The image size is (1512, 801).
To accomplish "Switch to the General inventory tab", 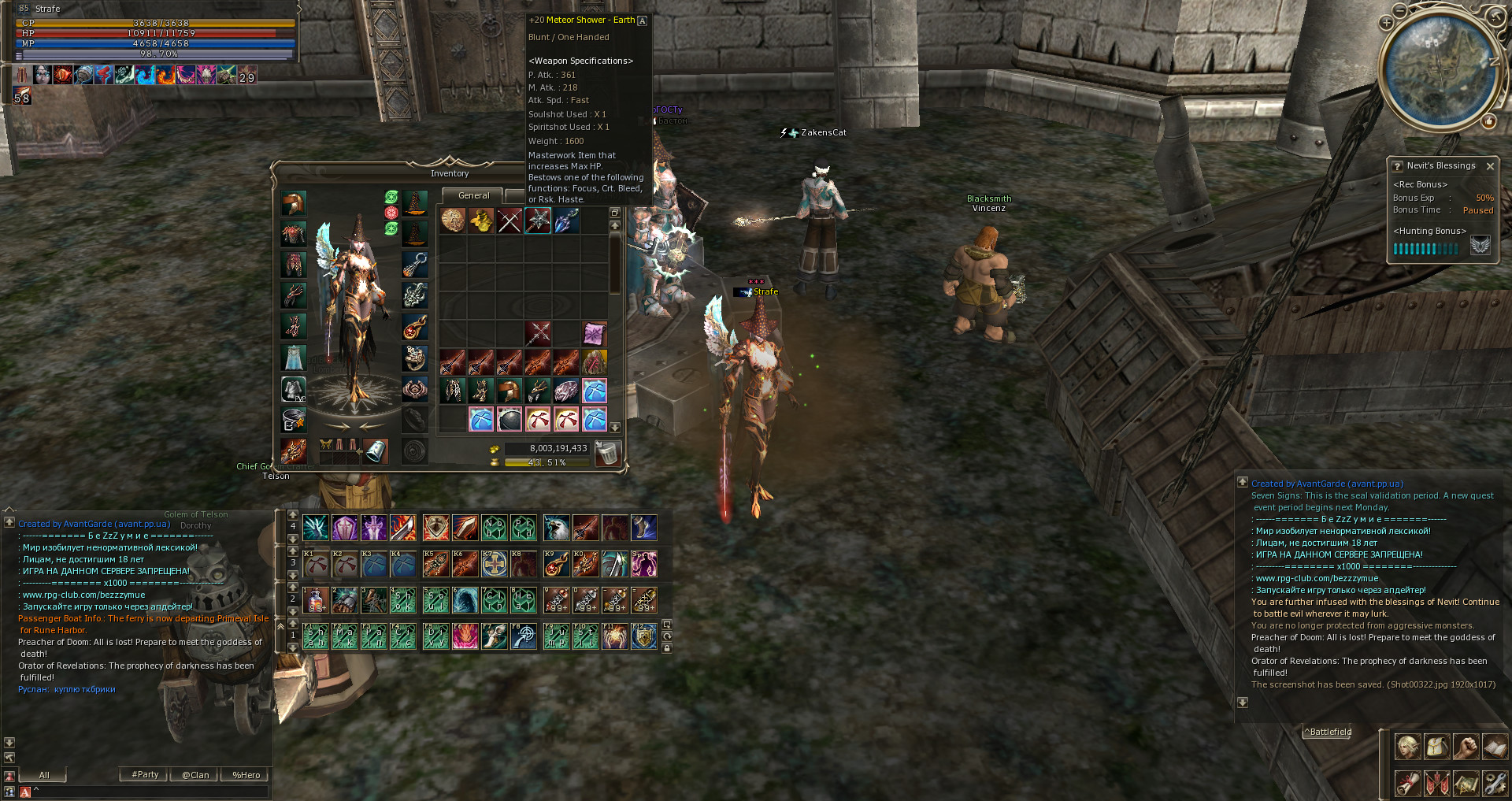I will (x=473, y=195).
